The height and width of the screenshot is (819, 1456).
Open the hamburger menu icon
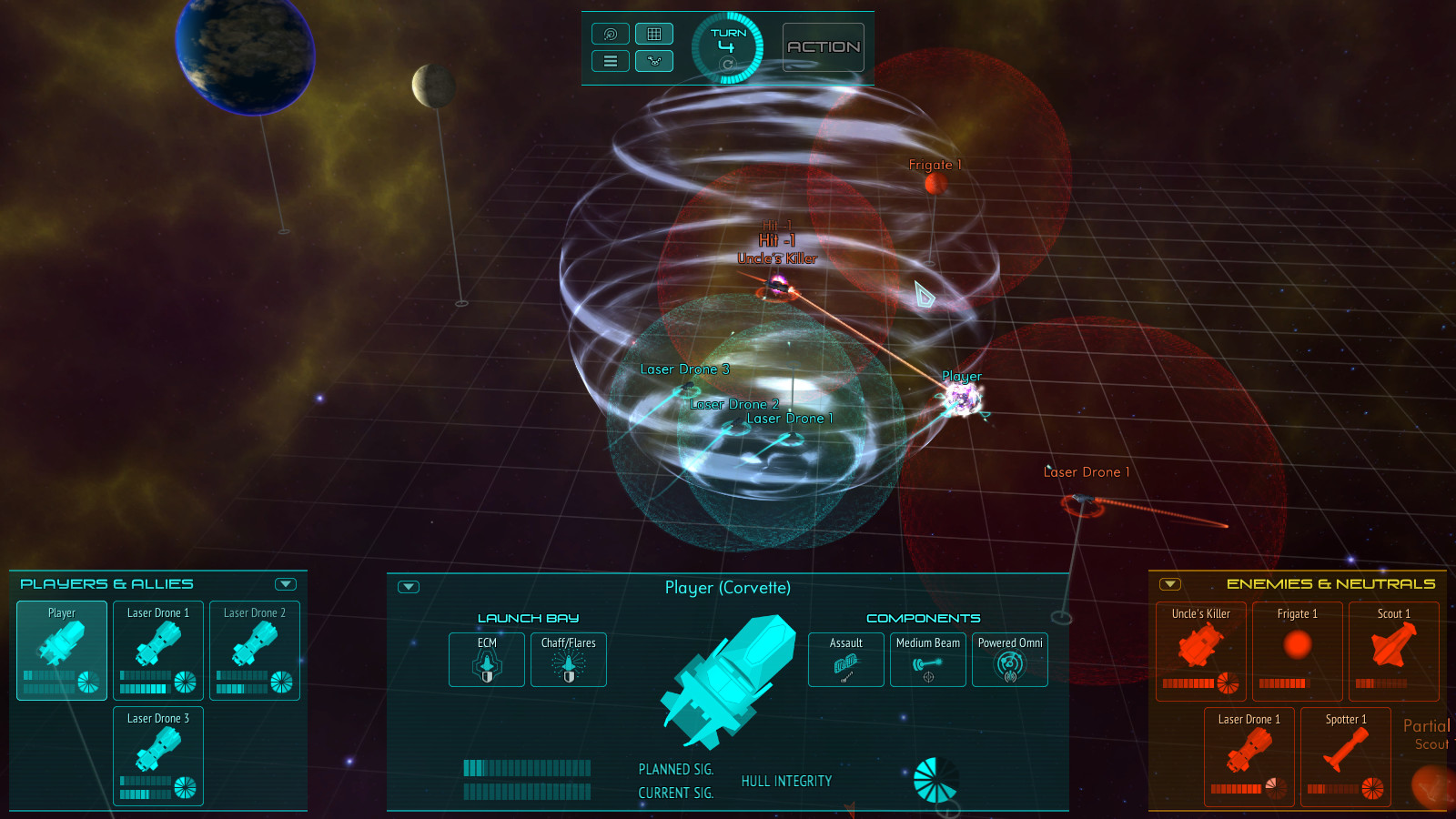(610, 61)
